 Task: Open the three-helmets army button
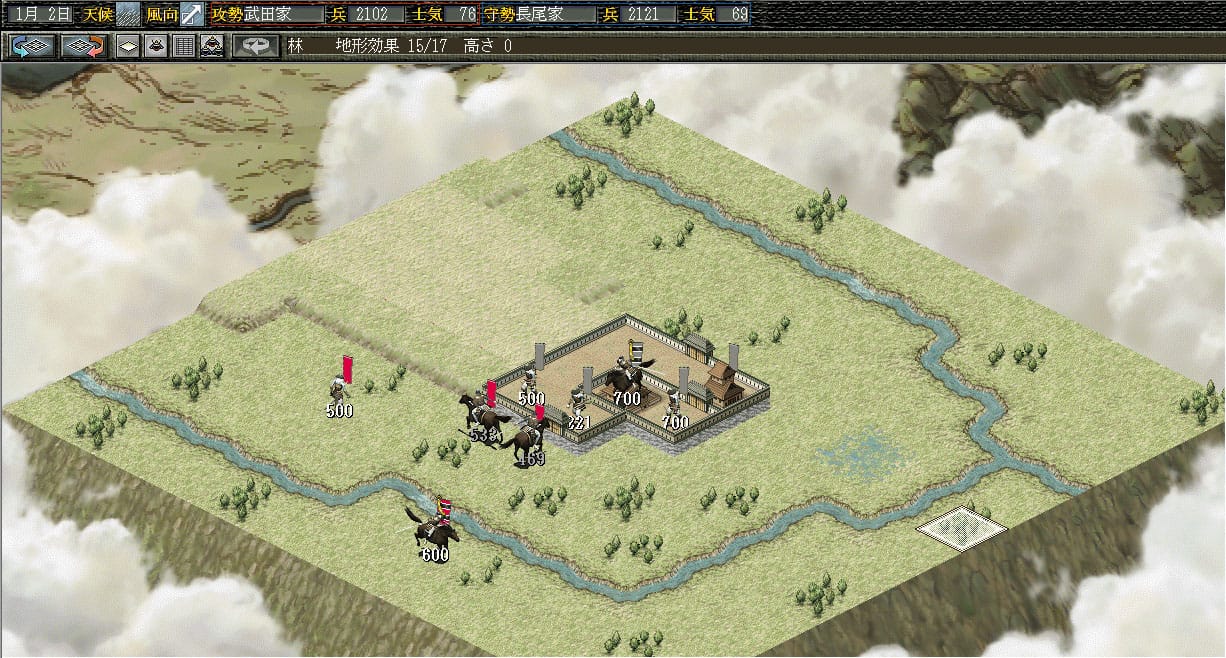(x=212, y=46)
